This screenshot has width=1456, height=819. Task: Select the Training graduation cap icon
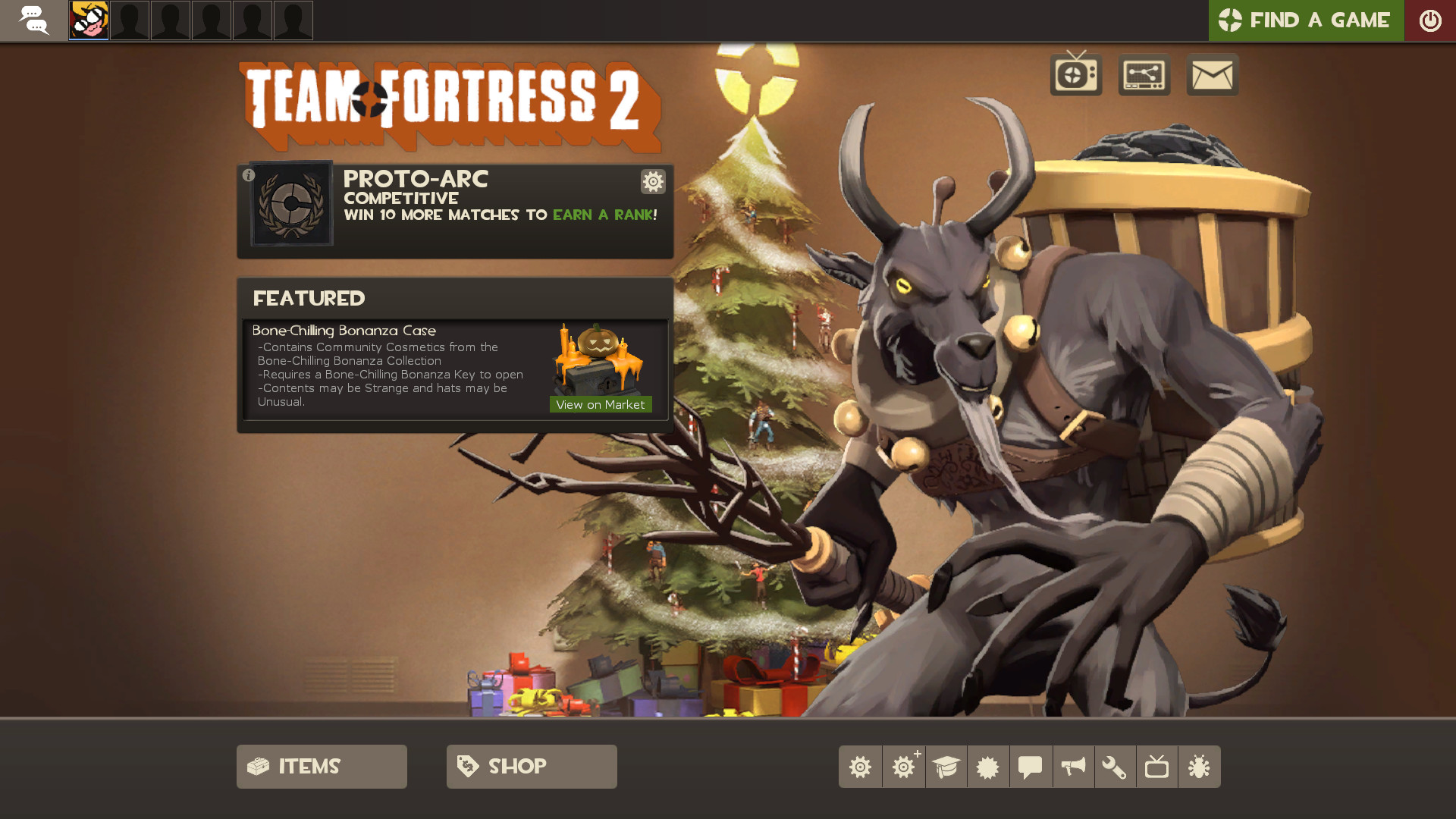(x=946, y=766)
